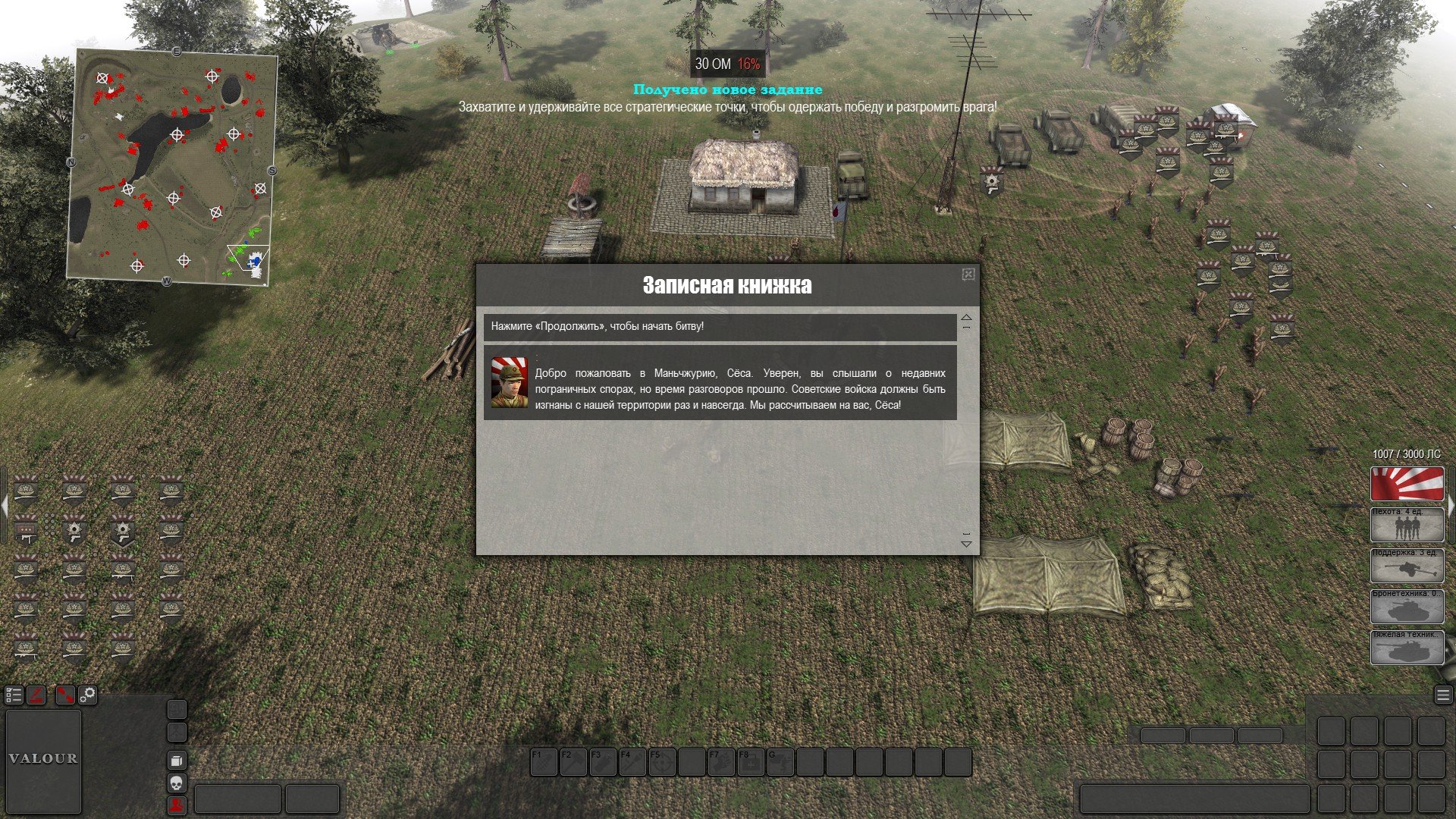The height and width of the screenshot is (819, 1456).
Task: Click the skull icon button
Action: point(176,783)
